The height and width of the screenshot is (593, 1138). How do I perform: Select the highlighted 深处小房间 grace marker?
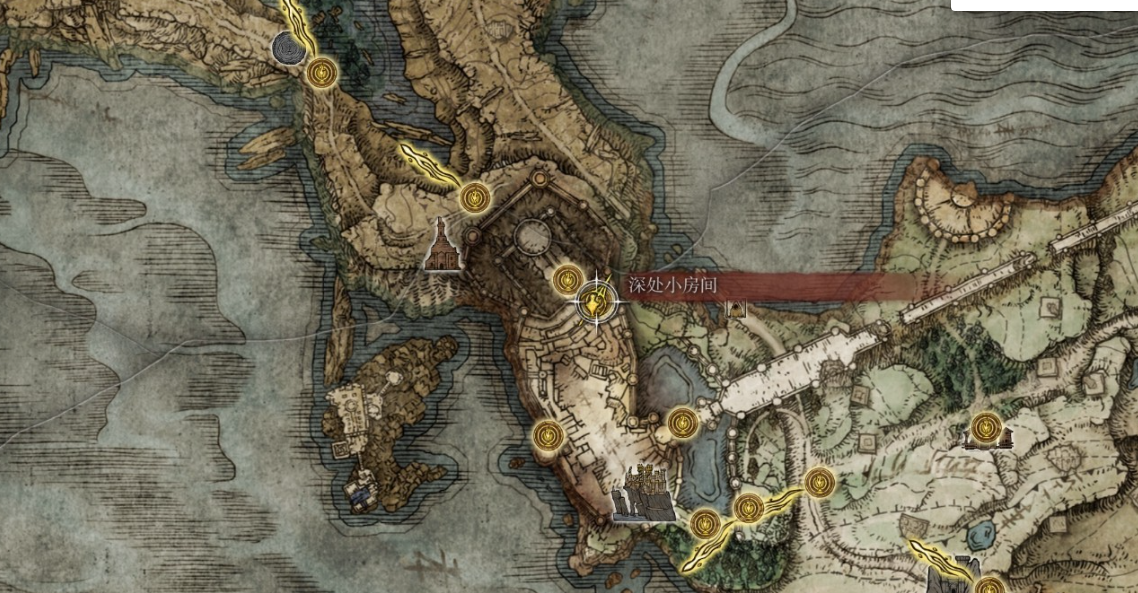596,300
